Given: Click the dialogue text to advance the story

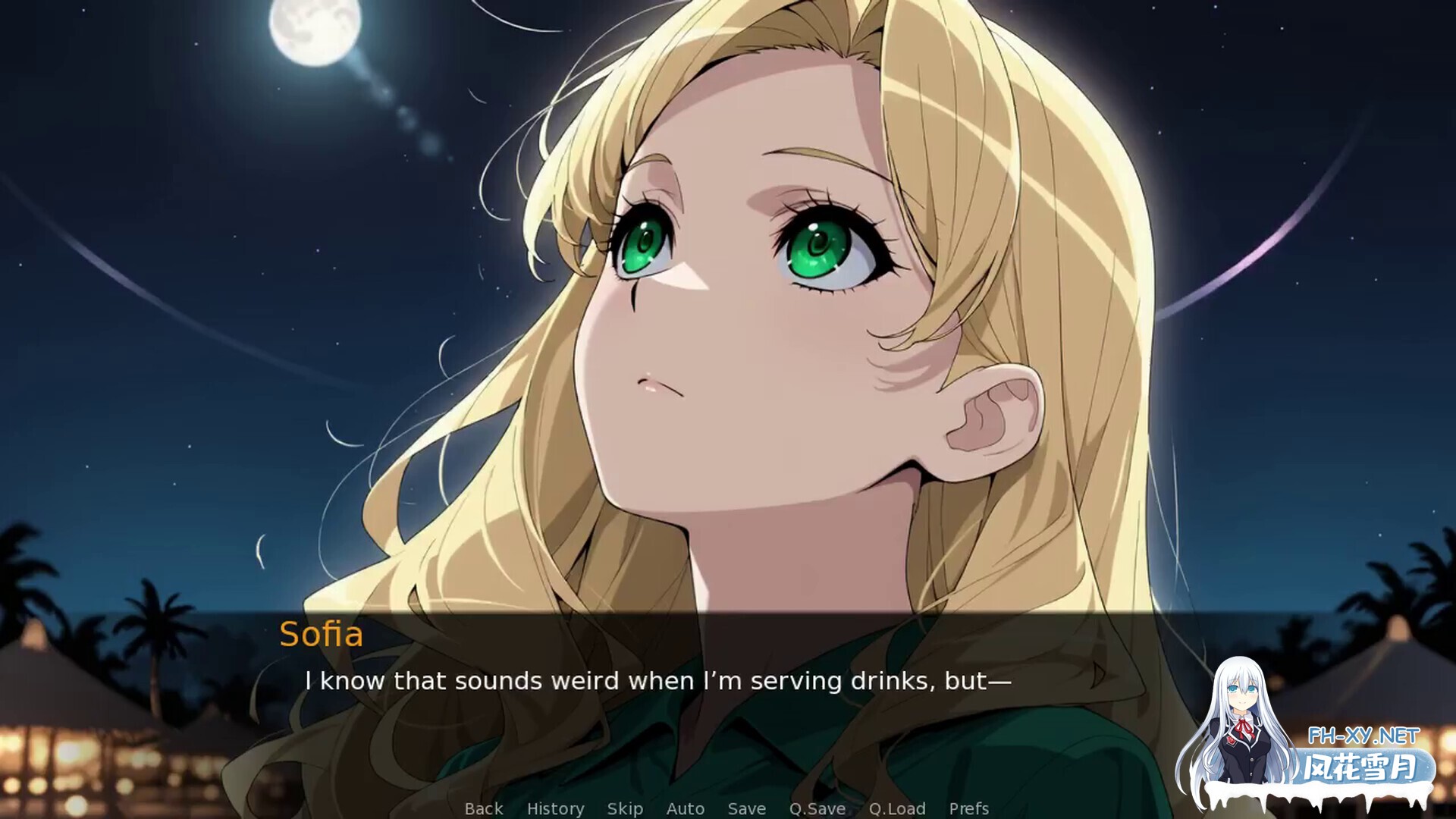Looking at the screenshot, I should coord(657,681).
